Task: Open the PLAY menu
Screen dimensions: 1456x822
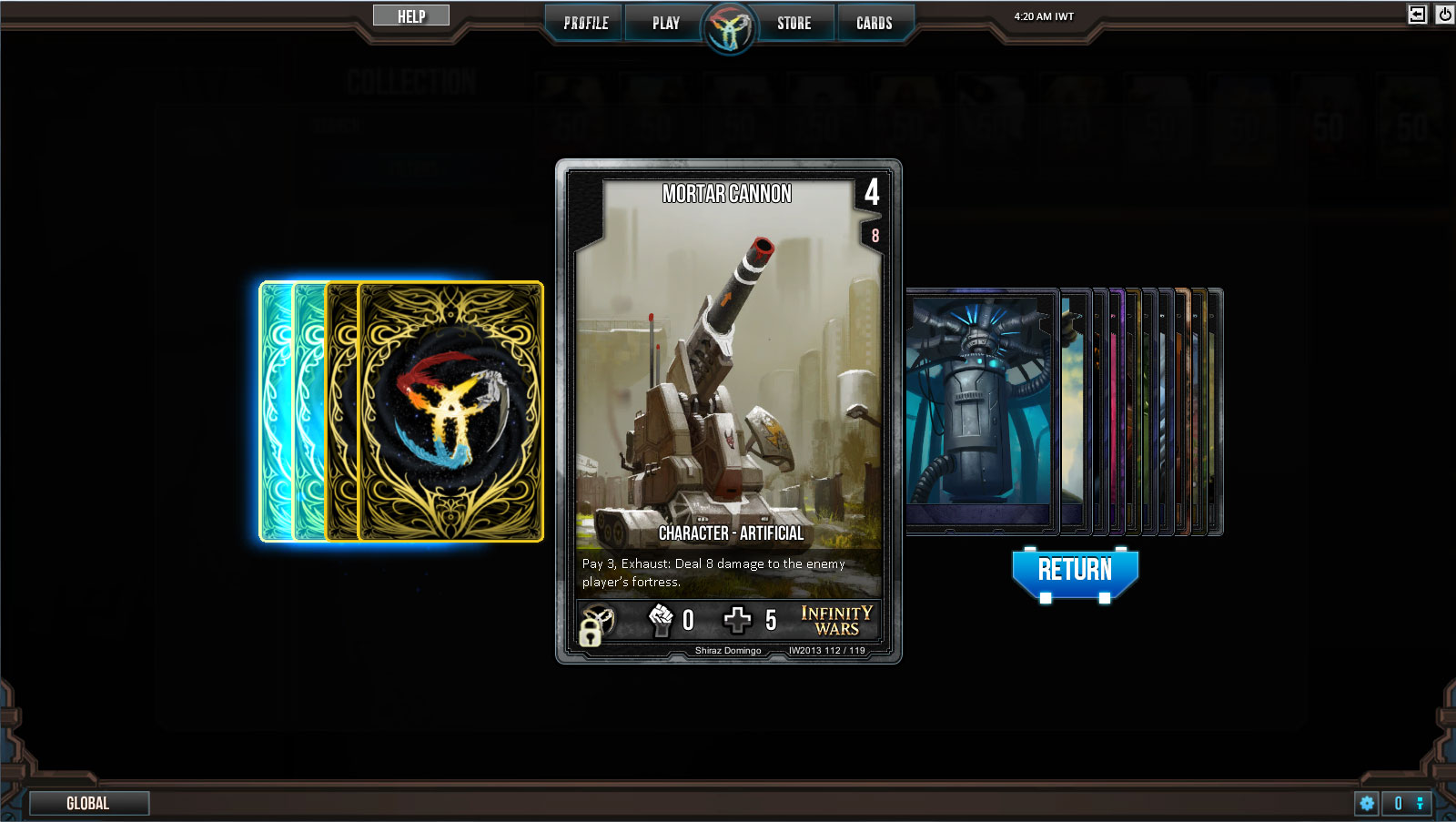Action: (665, 23)
